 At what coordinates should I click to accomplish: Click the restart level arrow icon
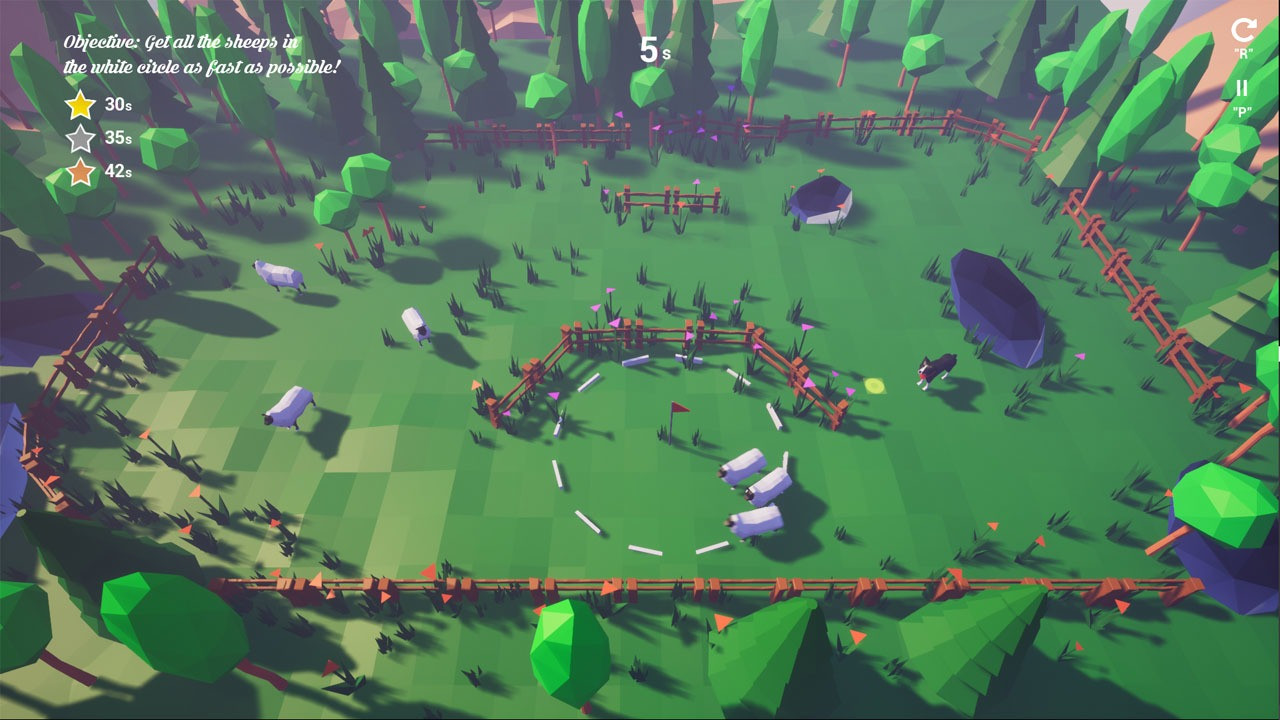click(x=1243, y=30)
